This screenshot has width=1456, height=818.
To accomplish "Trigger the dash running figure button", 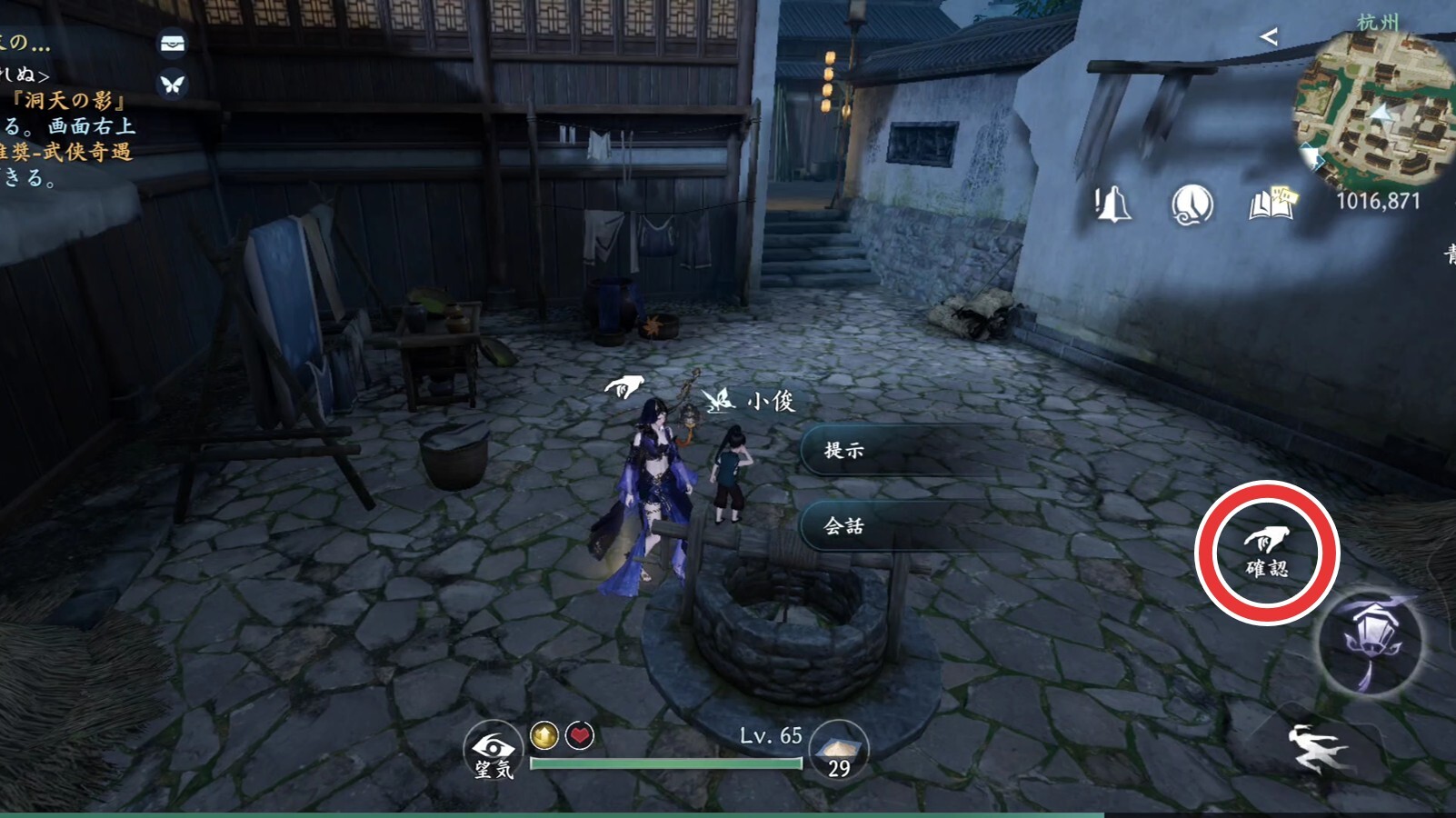I will pos(1317,749).
